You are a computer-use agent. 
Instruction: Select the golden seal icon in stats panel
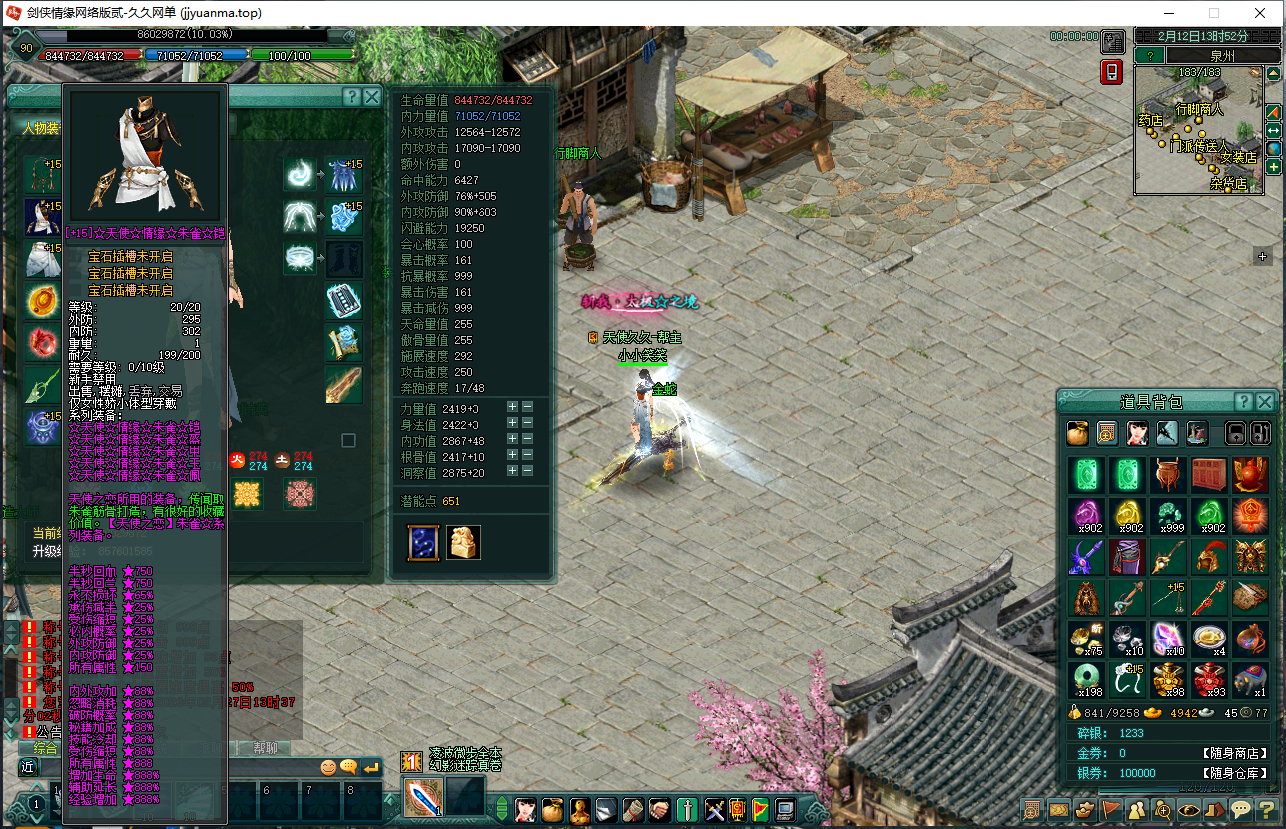click(463, 542)
